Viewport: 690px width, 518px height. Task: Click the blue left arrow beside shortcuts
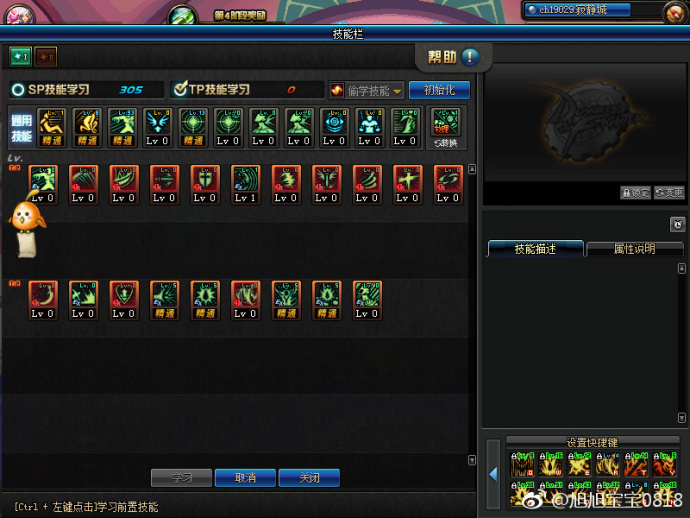pyautogui.click(x=493, y=473)
